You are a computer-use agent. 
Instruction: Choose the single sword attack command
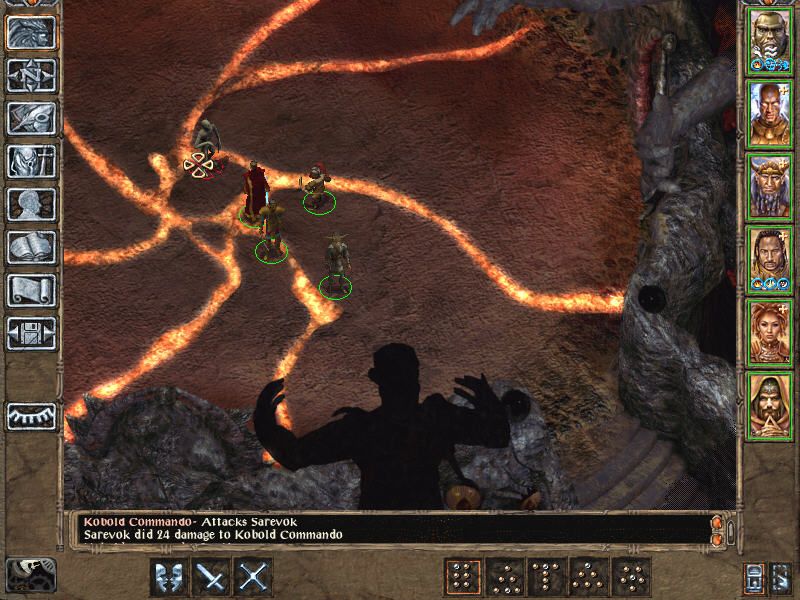click(212, 577)
